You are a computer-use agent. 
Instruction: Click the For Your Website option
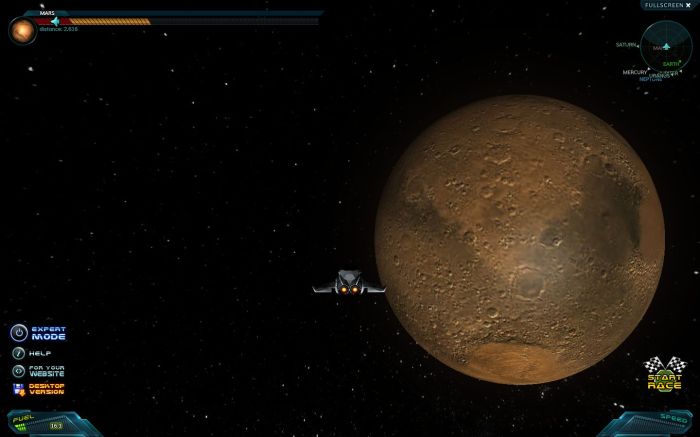19,371
